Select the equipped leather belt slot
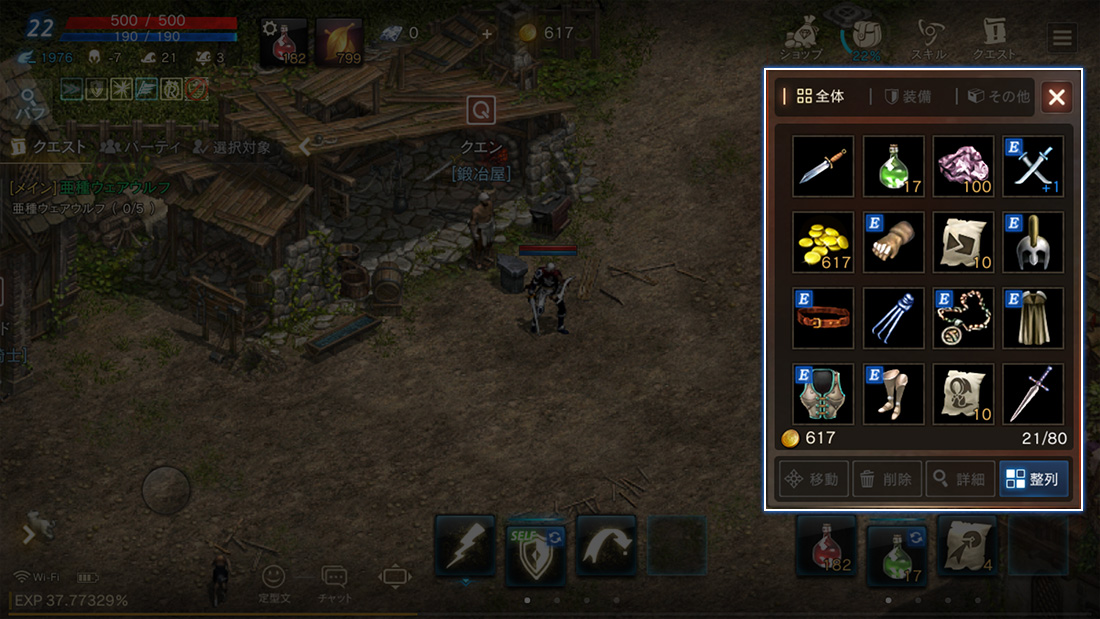This screenshot has height=619, width=1100. pyautogui.click(x=823, y=318)
